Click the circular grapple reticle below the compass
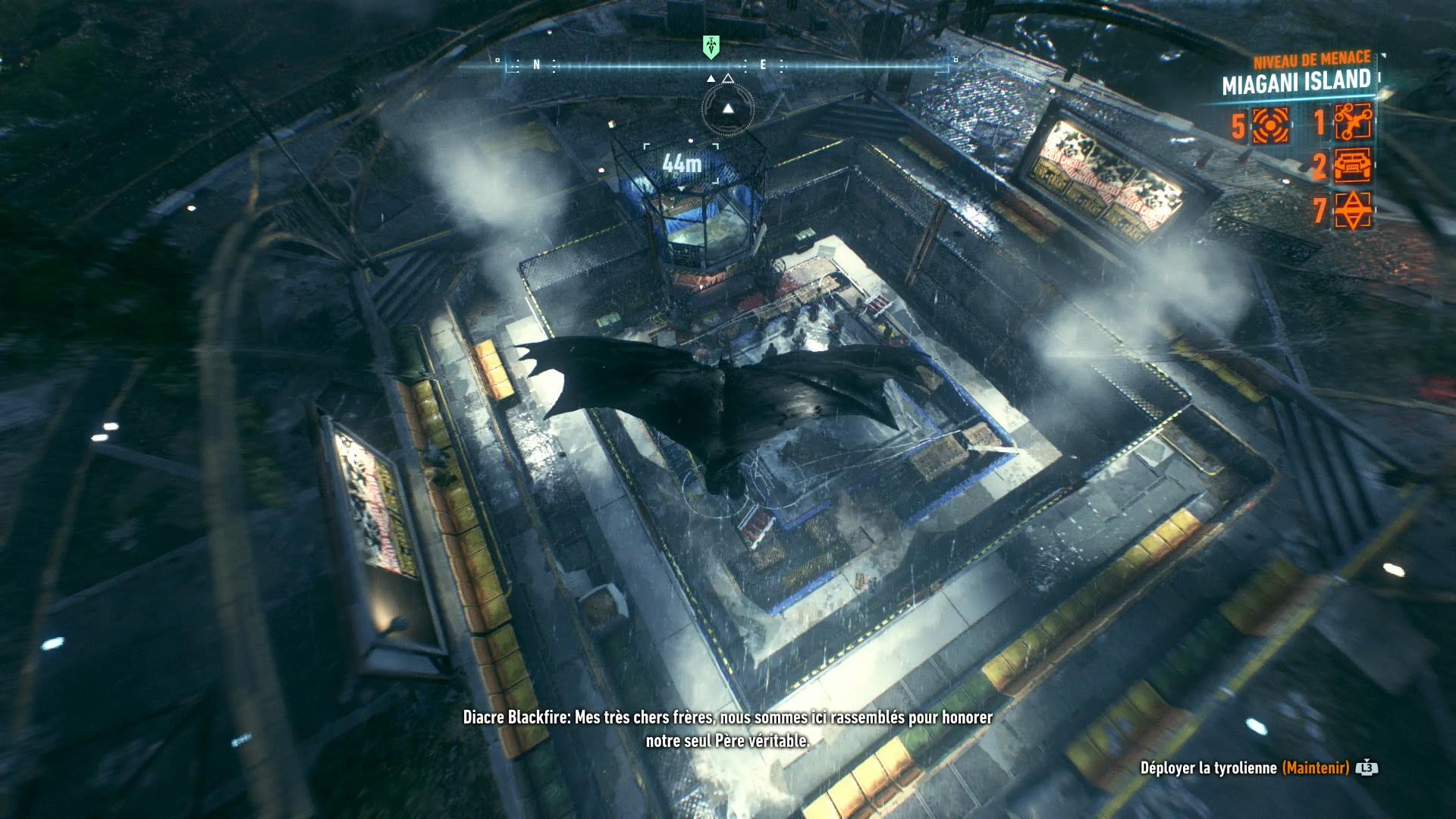 click(x=728, y=109)
